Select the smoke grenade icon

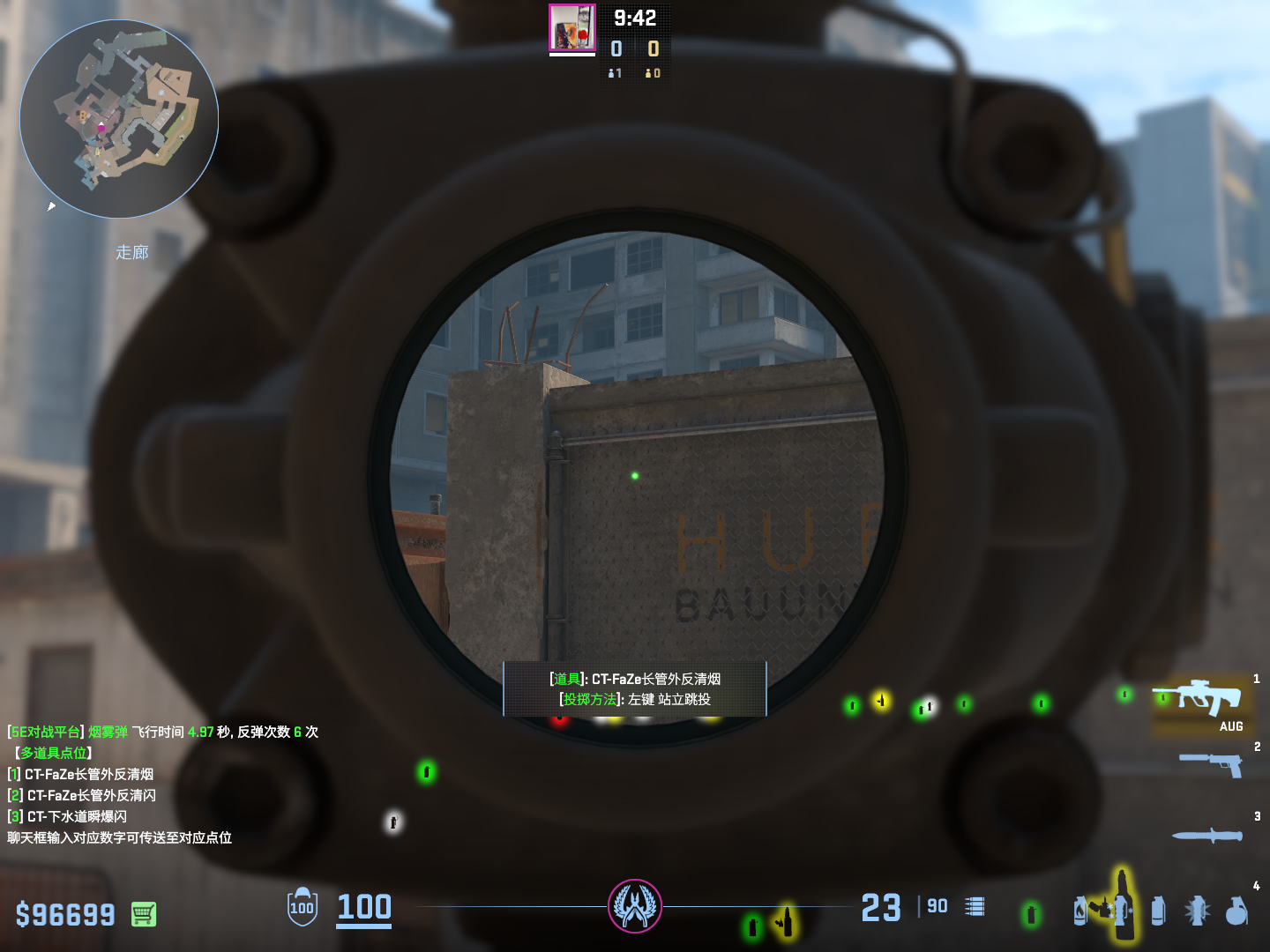tap(1158, 911)
